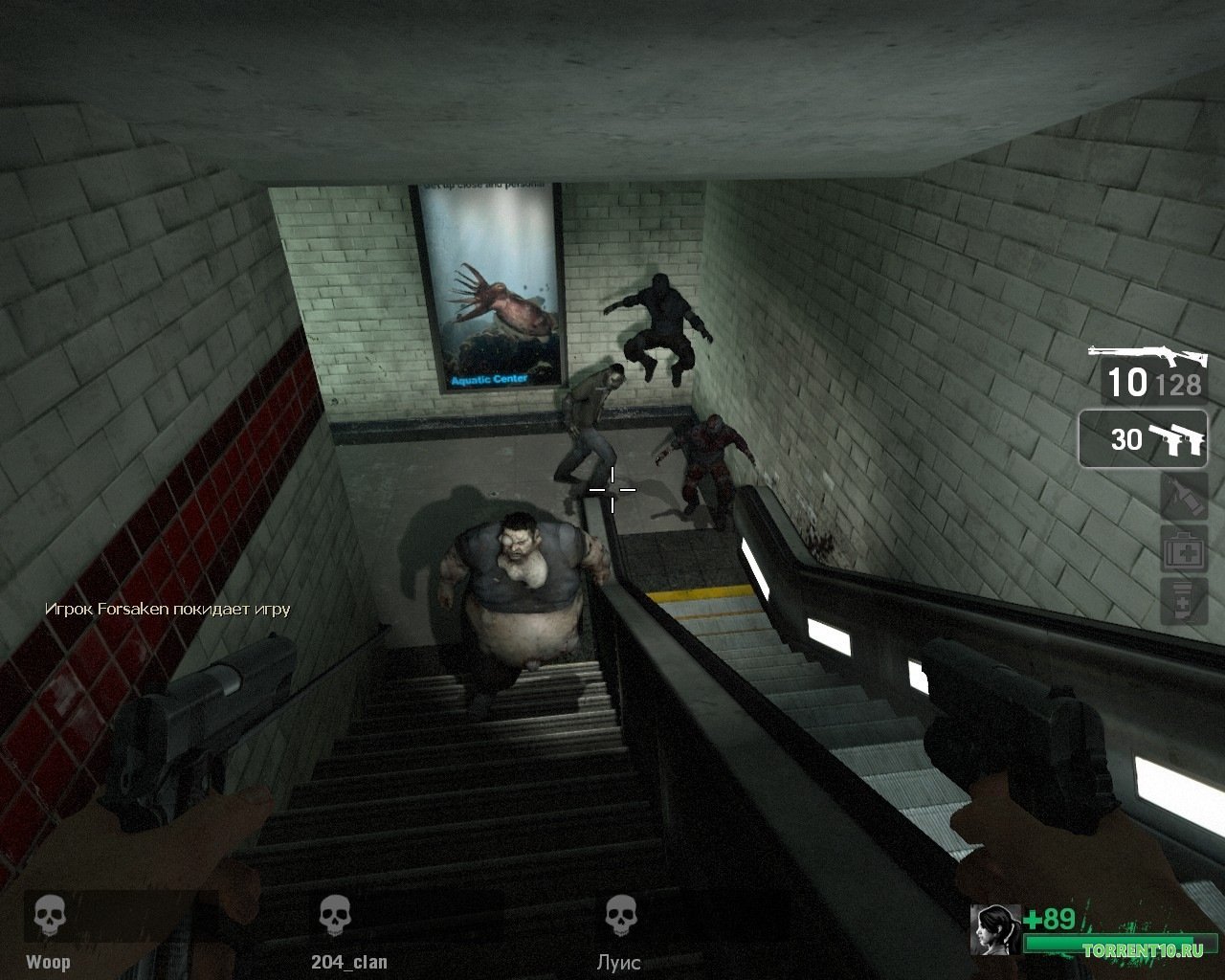Viewport: 1225px width, 980px height.
Task: Click the +89 health boost counter
Action: click(1047, 916)
